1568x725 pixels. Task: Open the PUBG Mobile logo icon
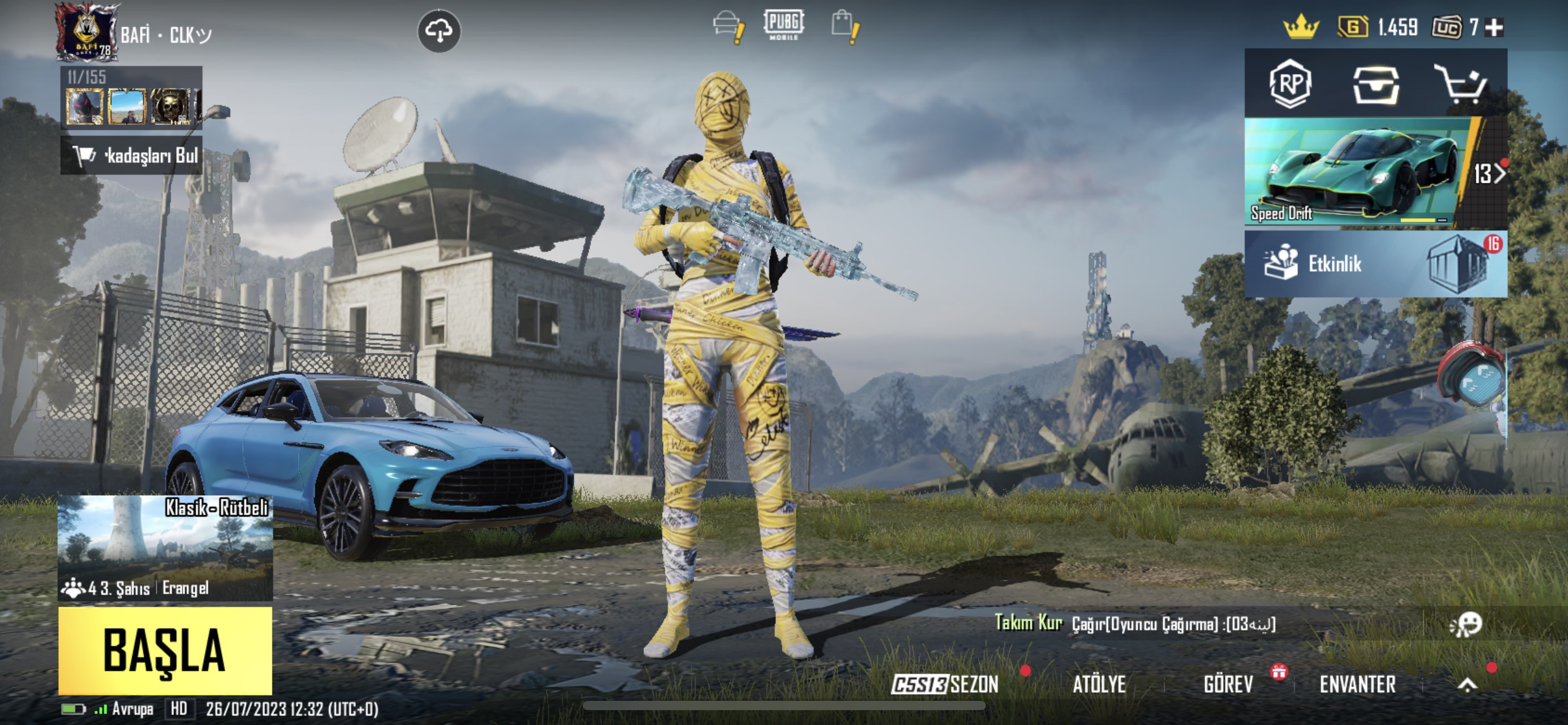click(783, 25)
